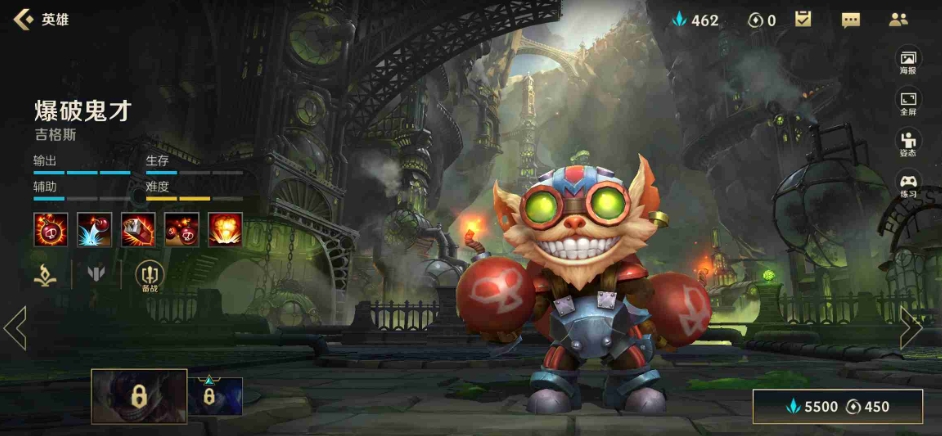
Task: Open the mission checklist icon
Action: point(803,19)
